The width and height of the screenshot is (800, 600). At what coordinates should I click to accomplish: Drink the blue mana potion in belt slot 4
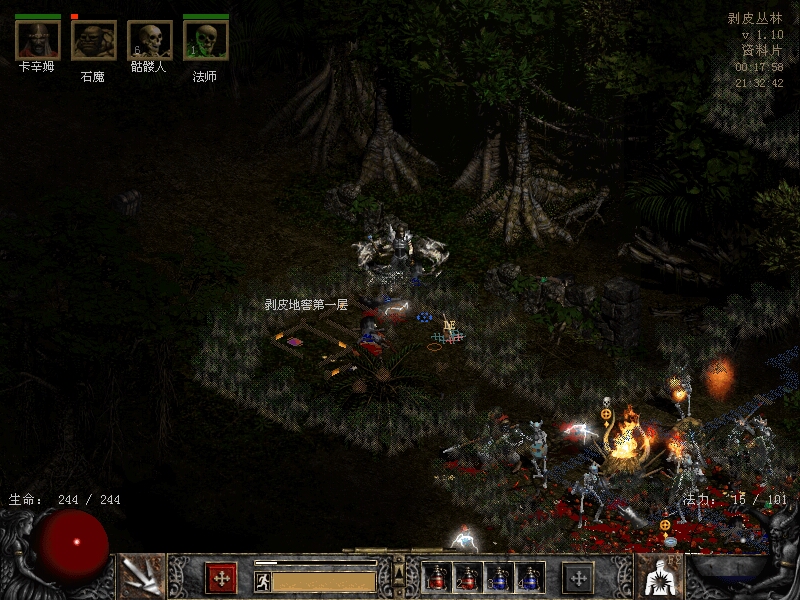(529, 577)
